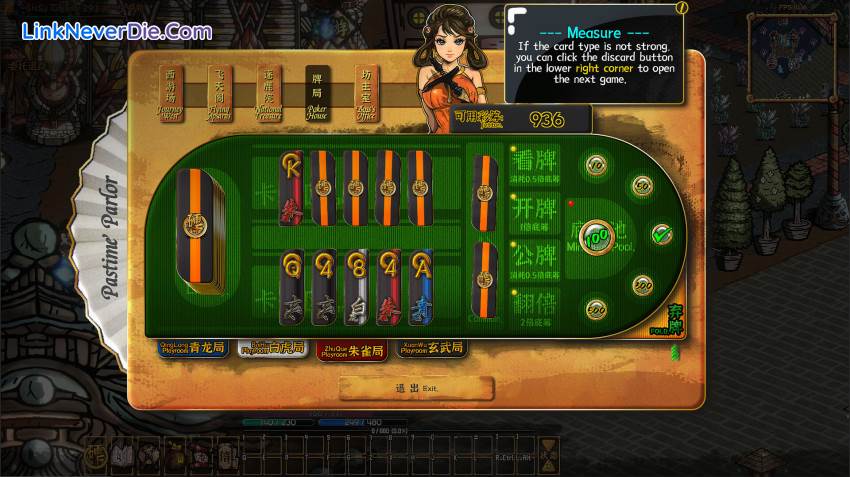Pick the 500 betting chip
Image resolution: width=850 pixels, height=477 pixels.
click(x=597, y=309)
